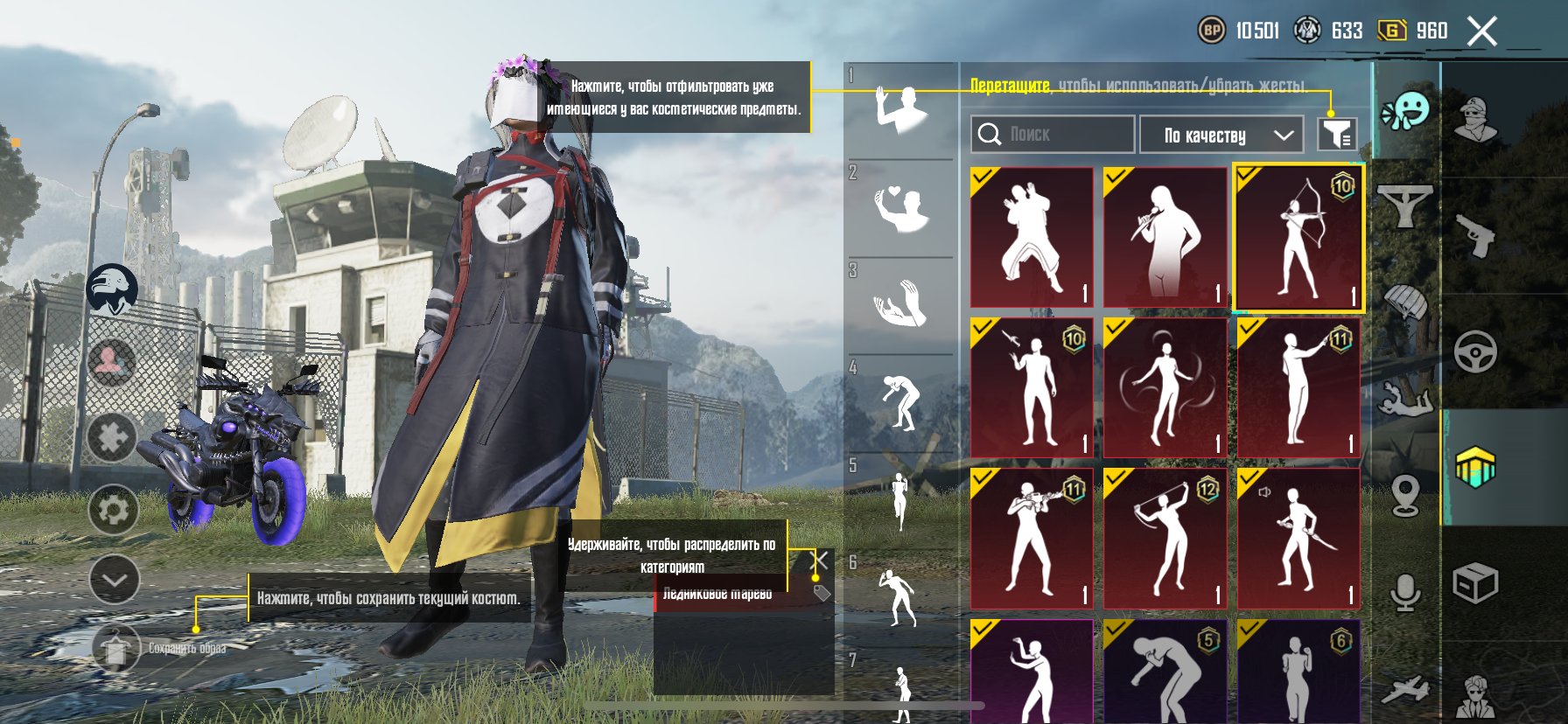Expand the left-side down arrow button

point(114,579)
